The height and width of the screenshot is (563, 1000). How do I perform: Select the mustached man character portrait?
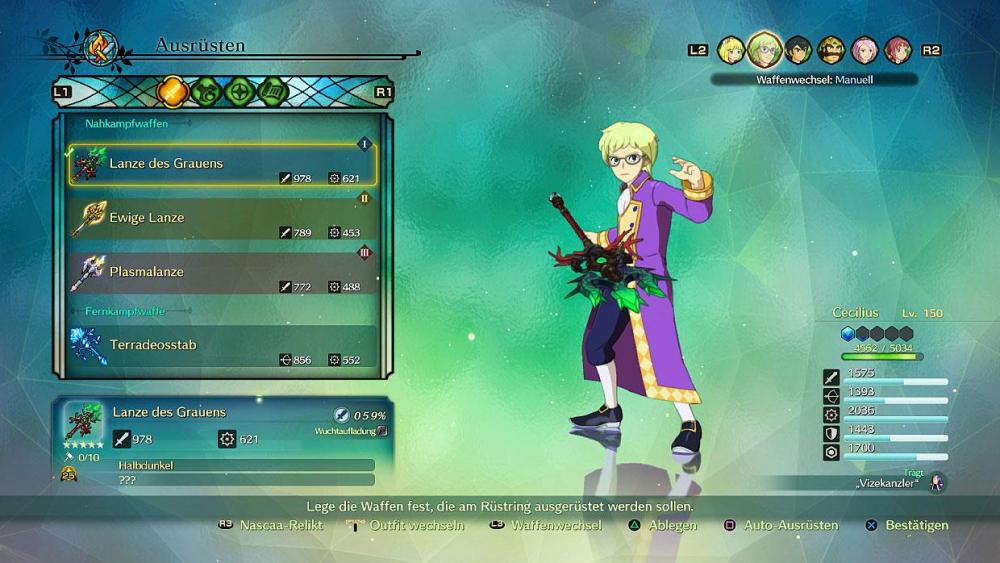(x=831, y=49)
